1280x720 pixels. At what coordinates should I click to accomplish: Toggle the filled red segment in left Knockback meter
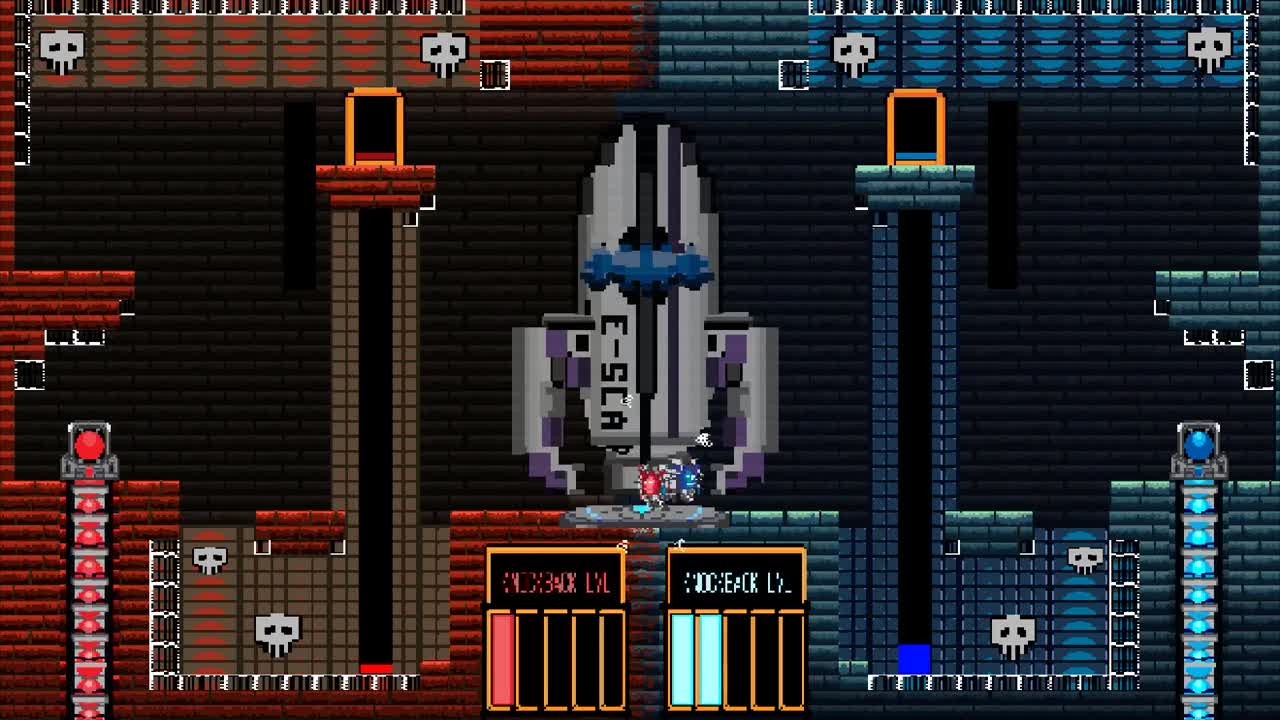click(501, 657)
